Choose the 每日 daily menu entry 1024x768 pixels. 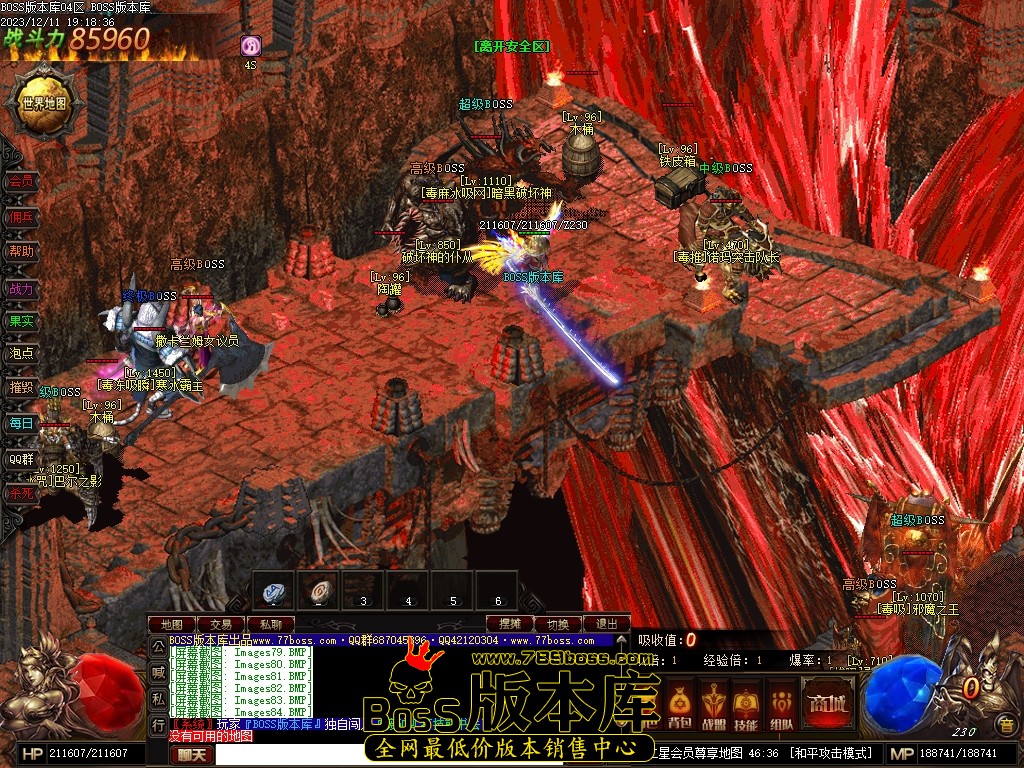[x=21, y=423]
